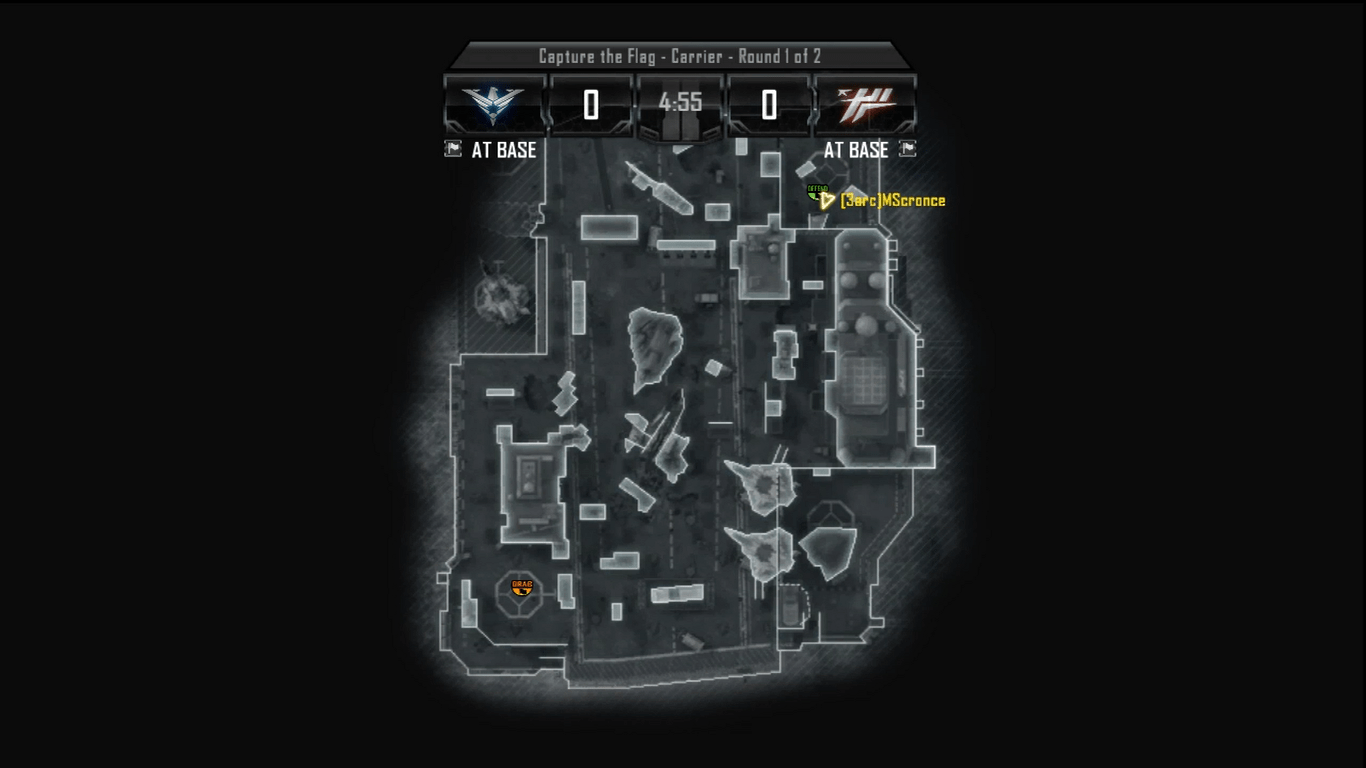The width and height of the screenshot is (1366, 768).
Task: Click the Capture the Flag round title bar
Action: (x=683, y=57)
